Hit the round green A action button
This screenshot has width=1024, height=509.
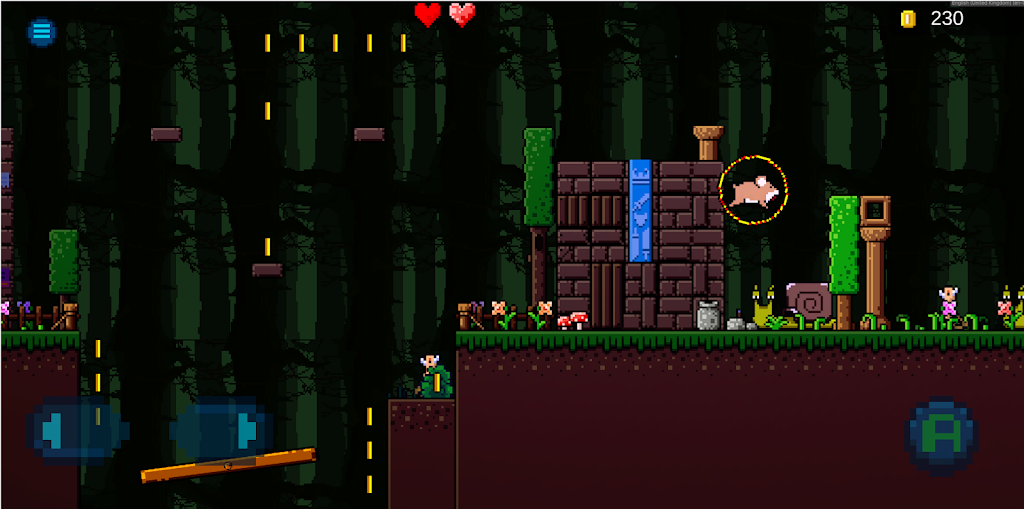click(941, 436)
